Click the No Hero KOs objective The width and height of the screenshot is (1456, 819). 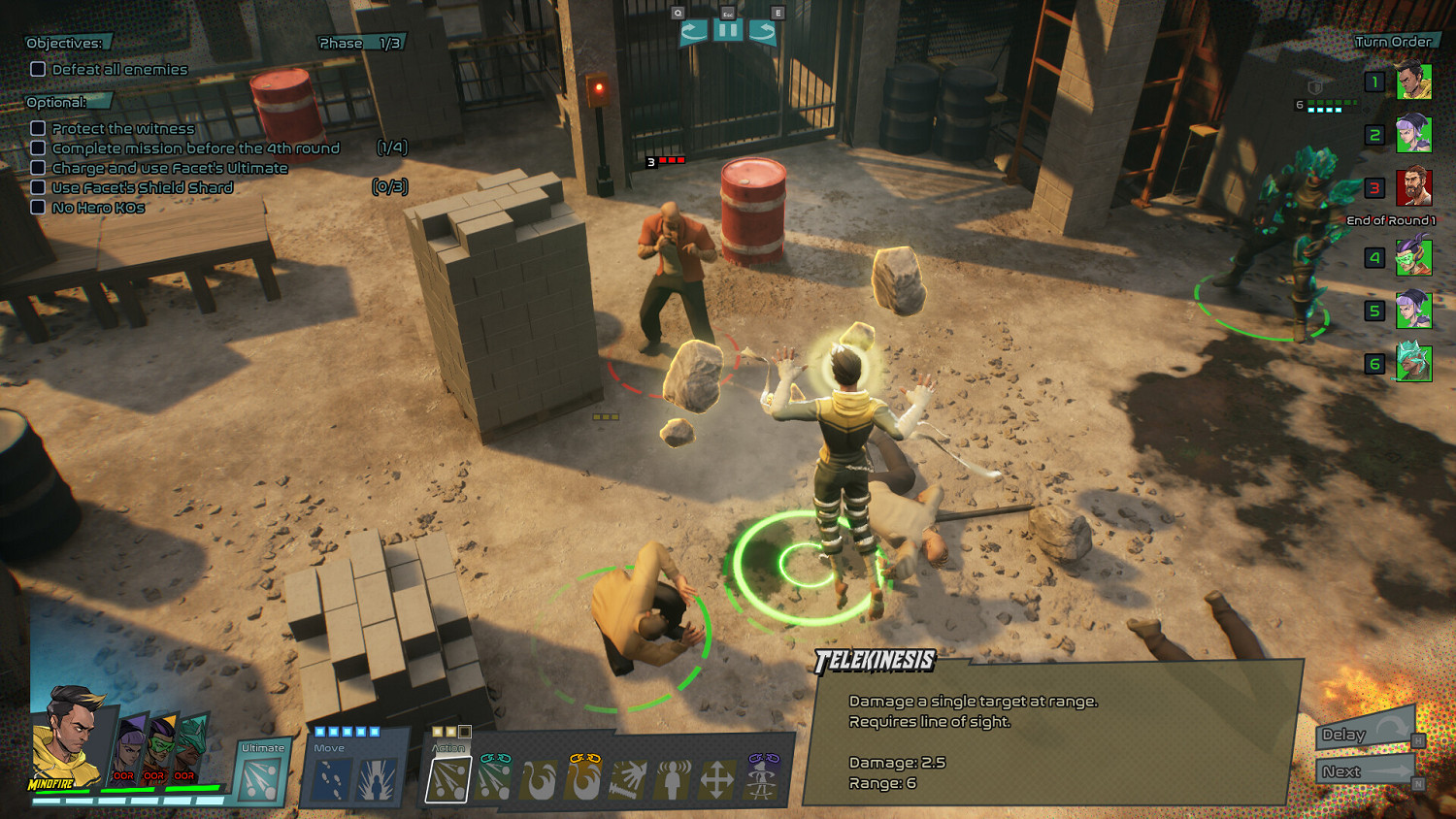pyautogui.click(x=98, y=208)
